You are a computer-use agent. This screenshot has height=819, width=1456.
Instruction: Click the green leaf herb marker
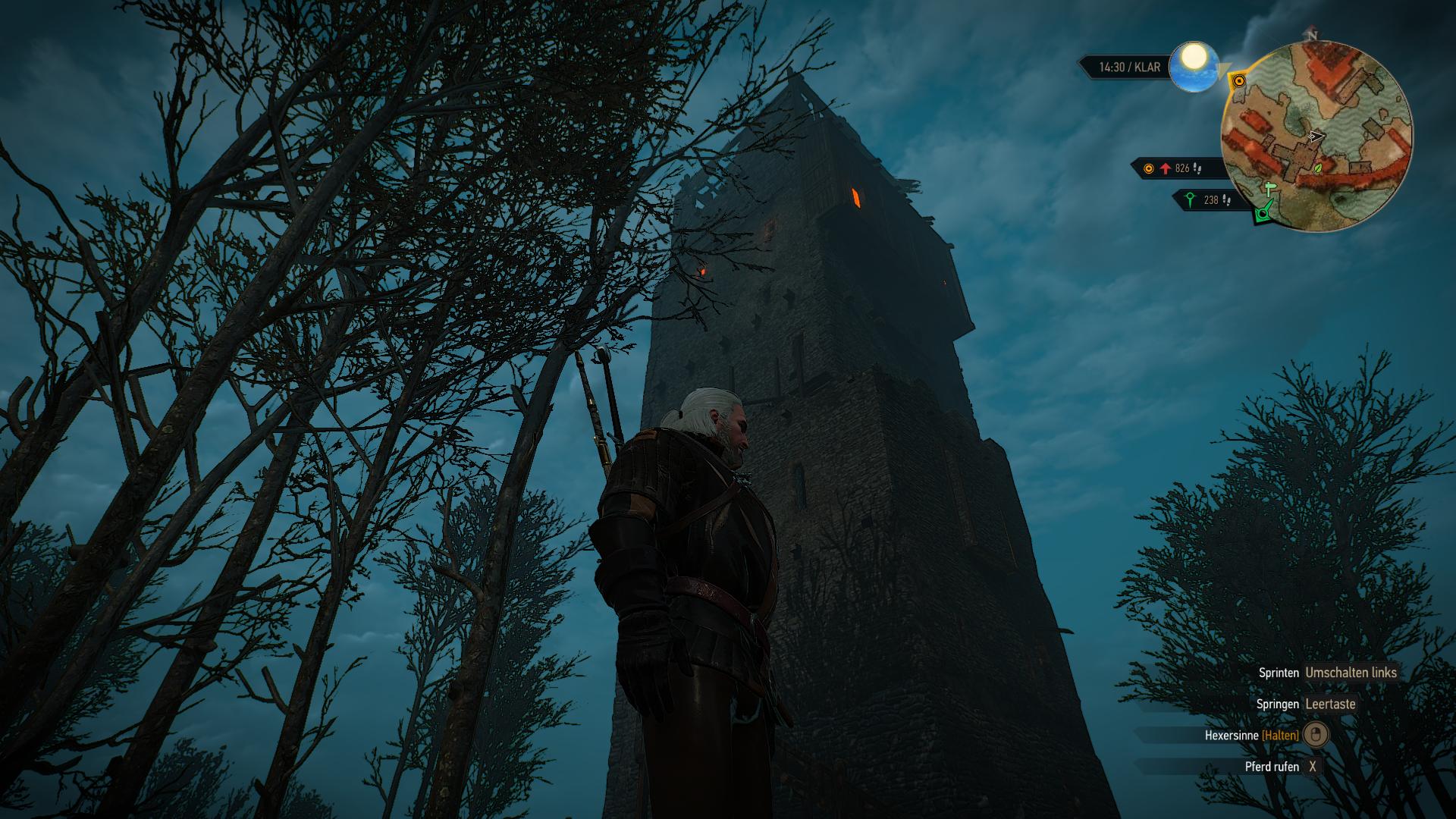pyautogui.click(x=1318, y=168)
